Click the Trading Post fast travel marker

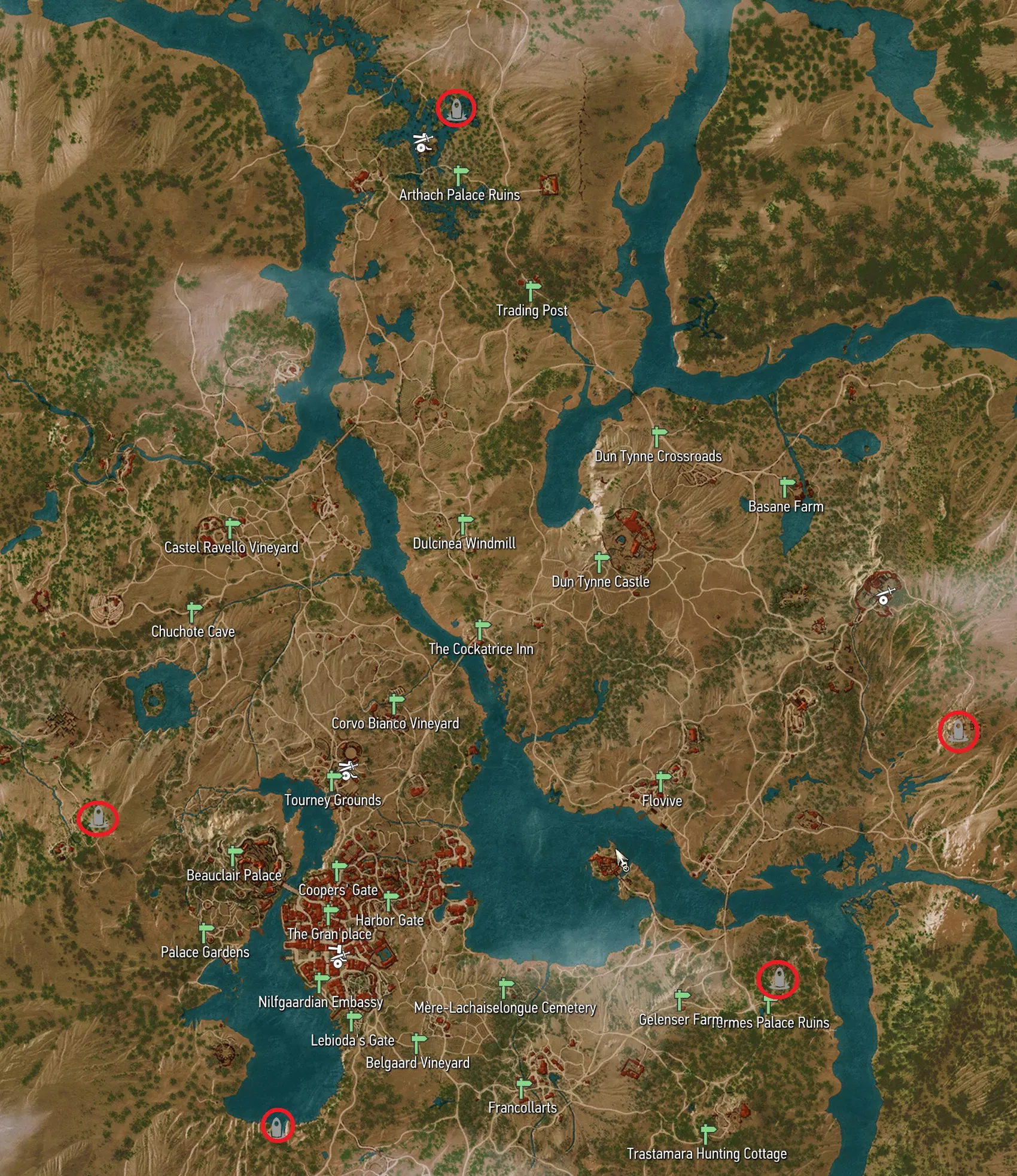coord(531,293)
